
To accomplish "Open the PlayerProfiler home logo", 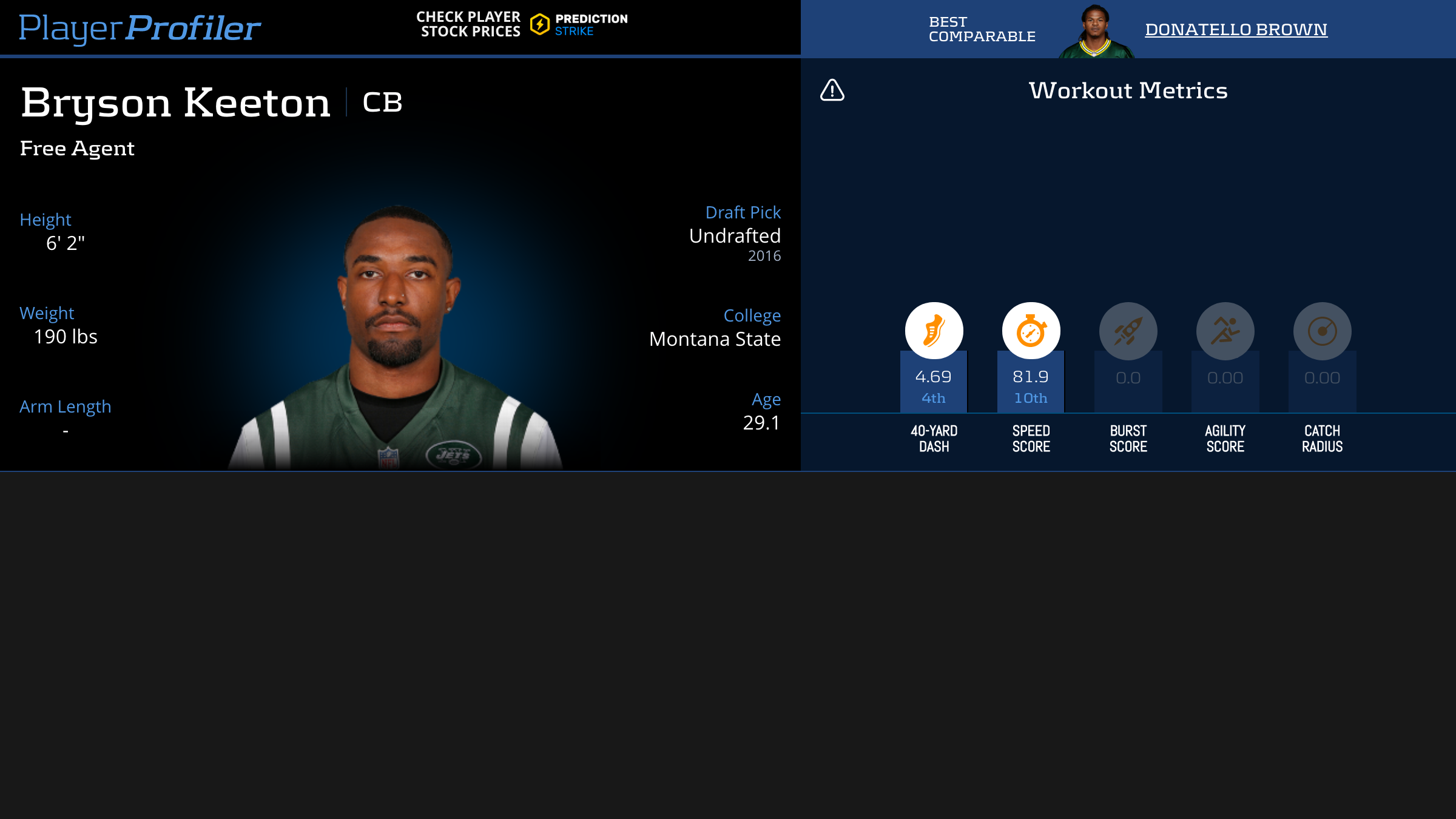I will [x=140, y=28].
